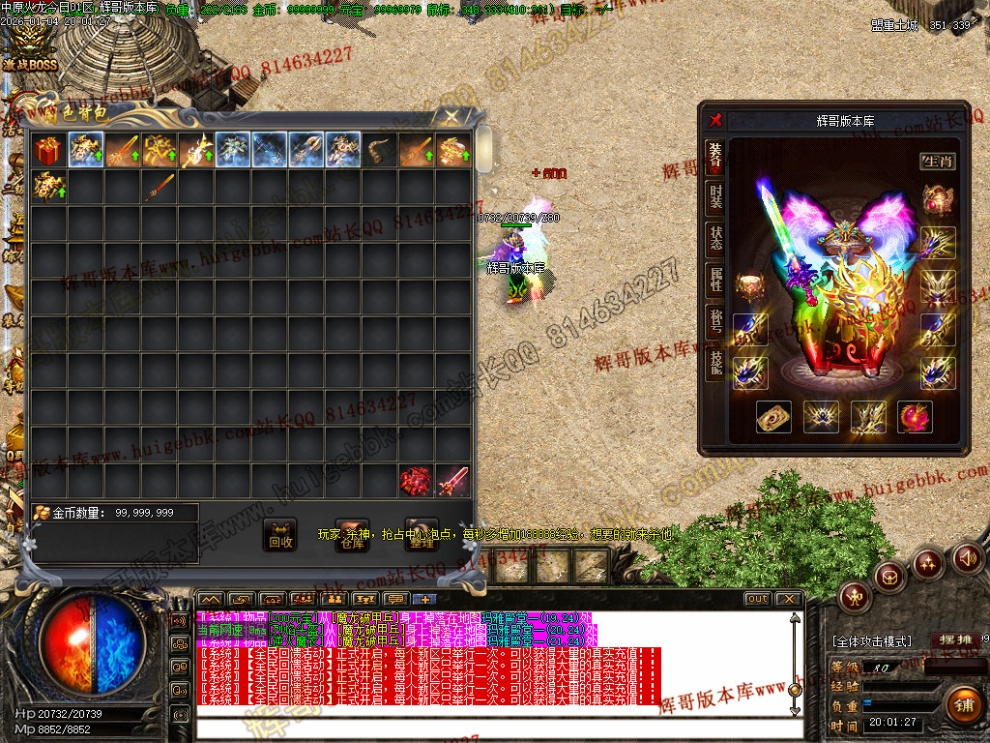Open the 铺 shop button
Screen dimensions: 990x743
click(x=964, y=703)
